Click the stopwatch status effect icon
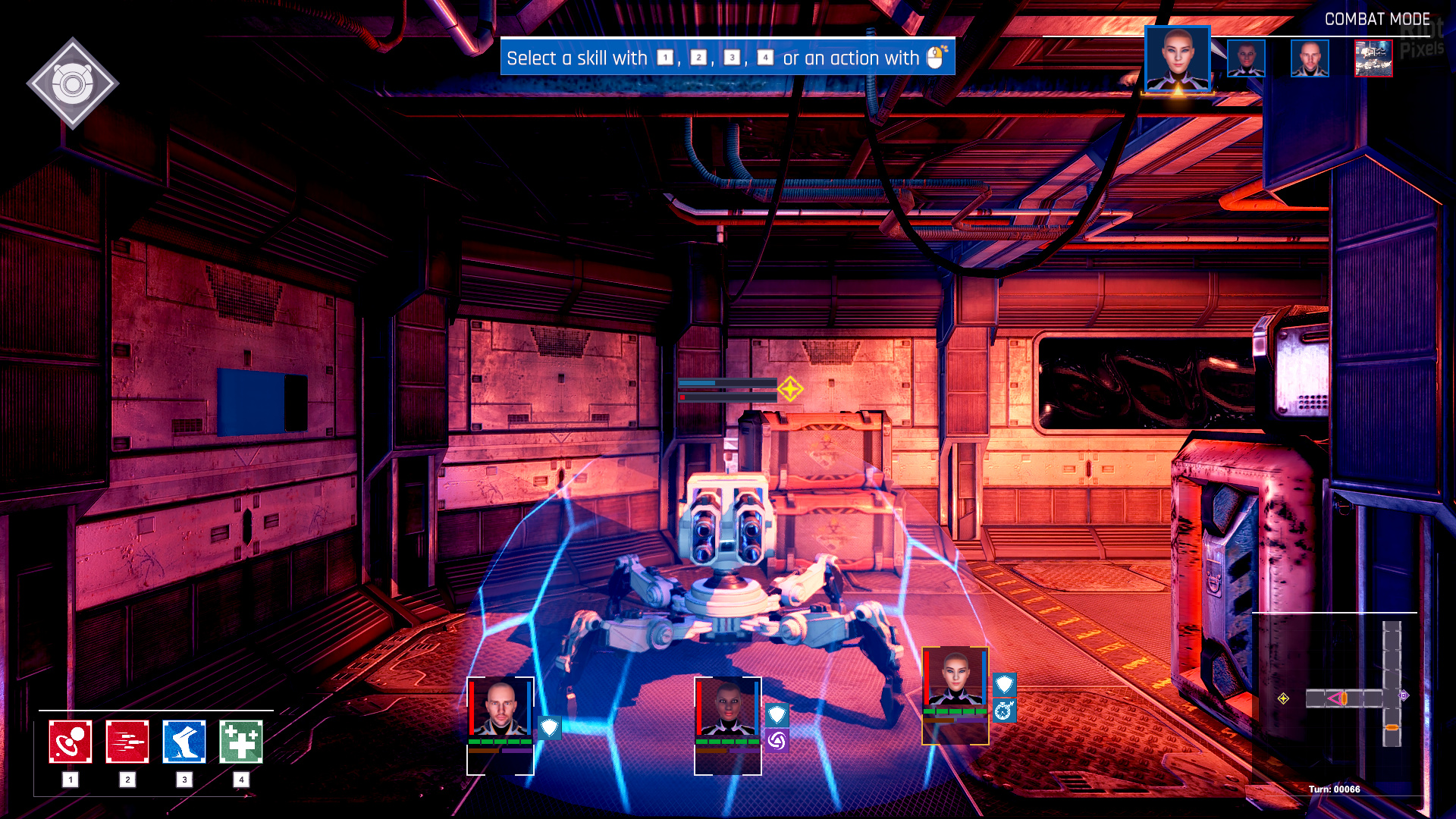Screen dimensions: 1456x819 pos(1004,711)
